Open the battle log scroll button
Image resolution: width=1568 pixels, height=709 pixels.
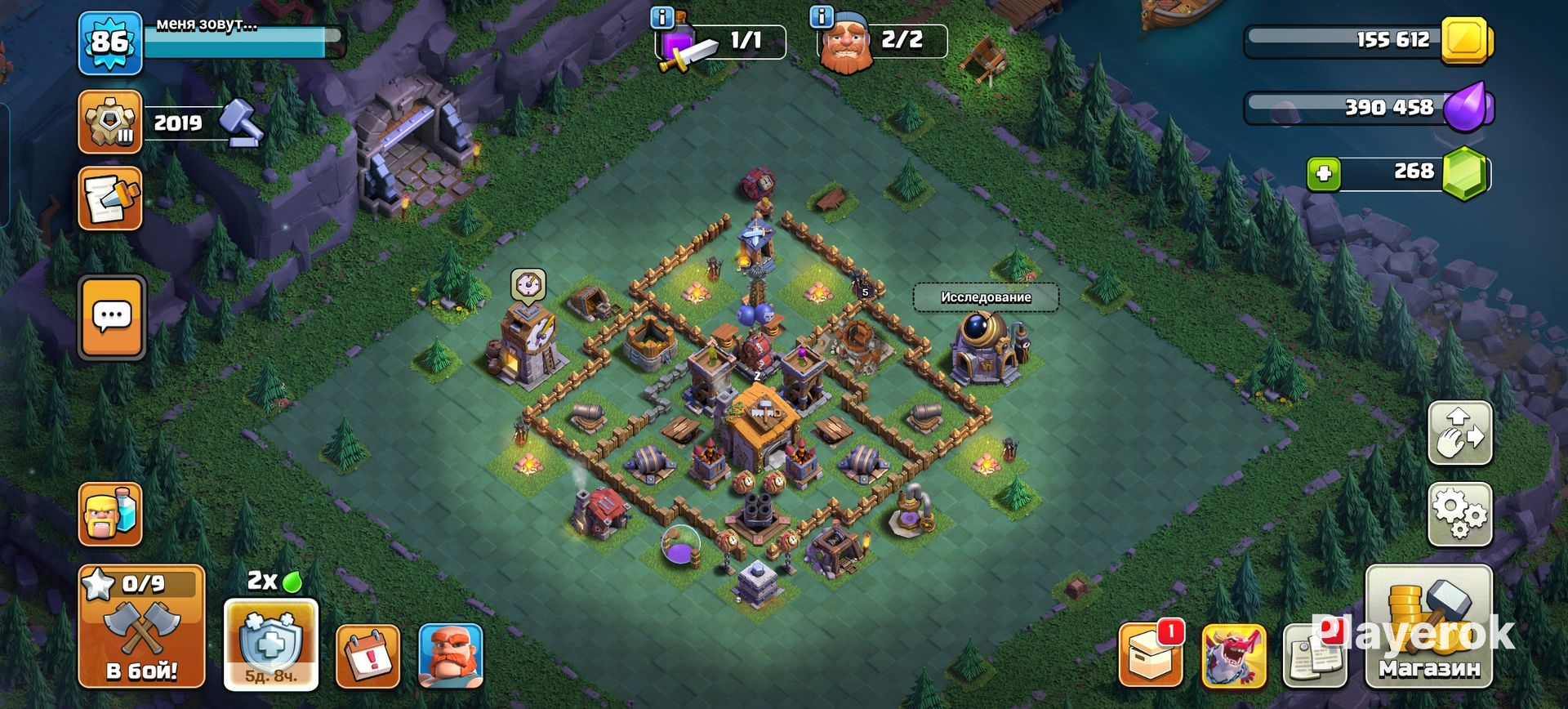click(110, 198)
